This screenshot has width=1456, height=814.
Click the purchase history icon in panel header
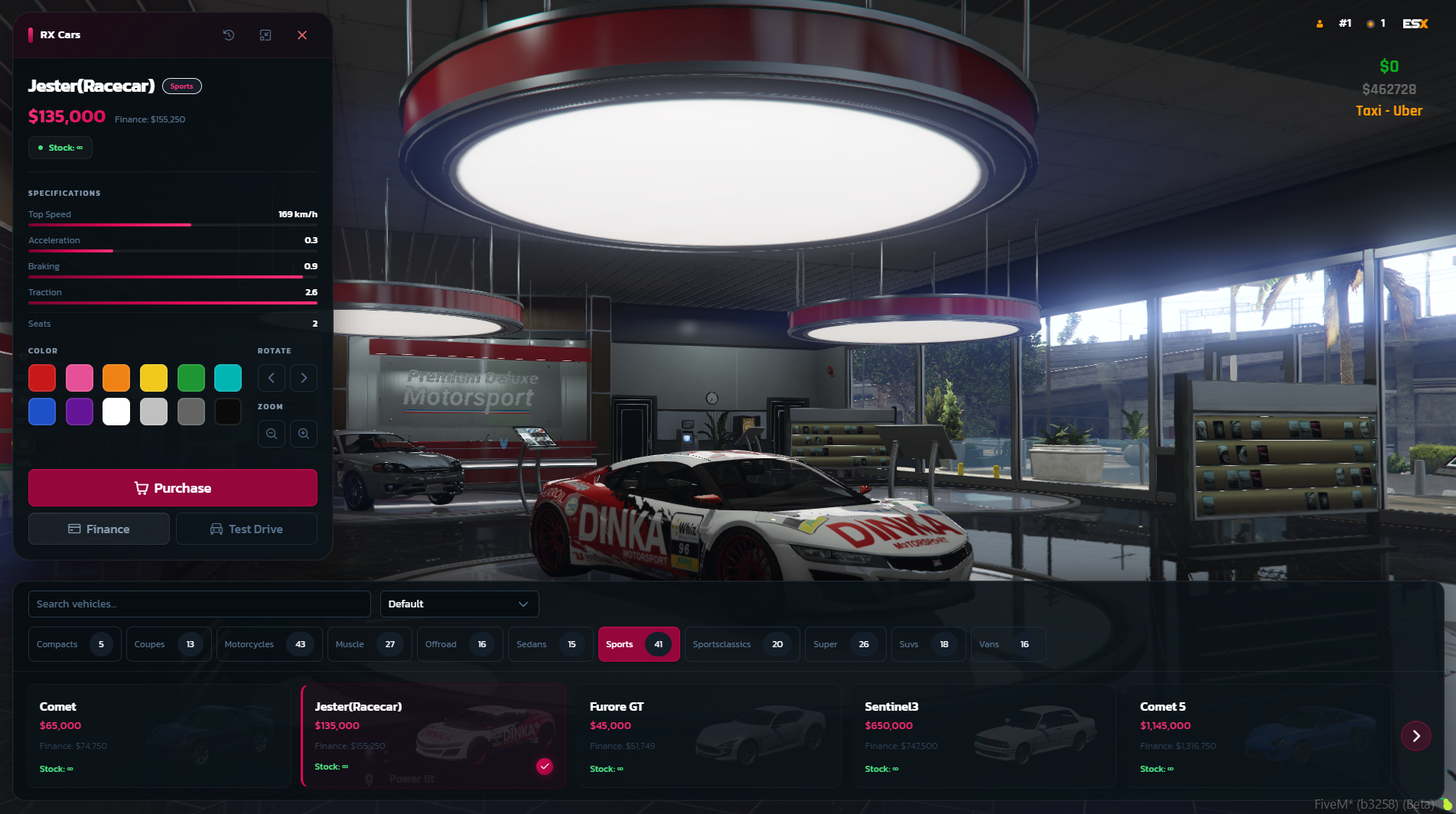coord(228,35)
